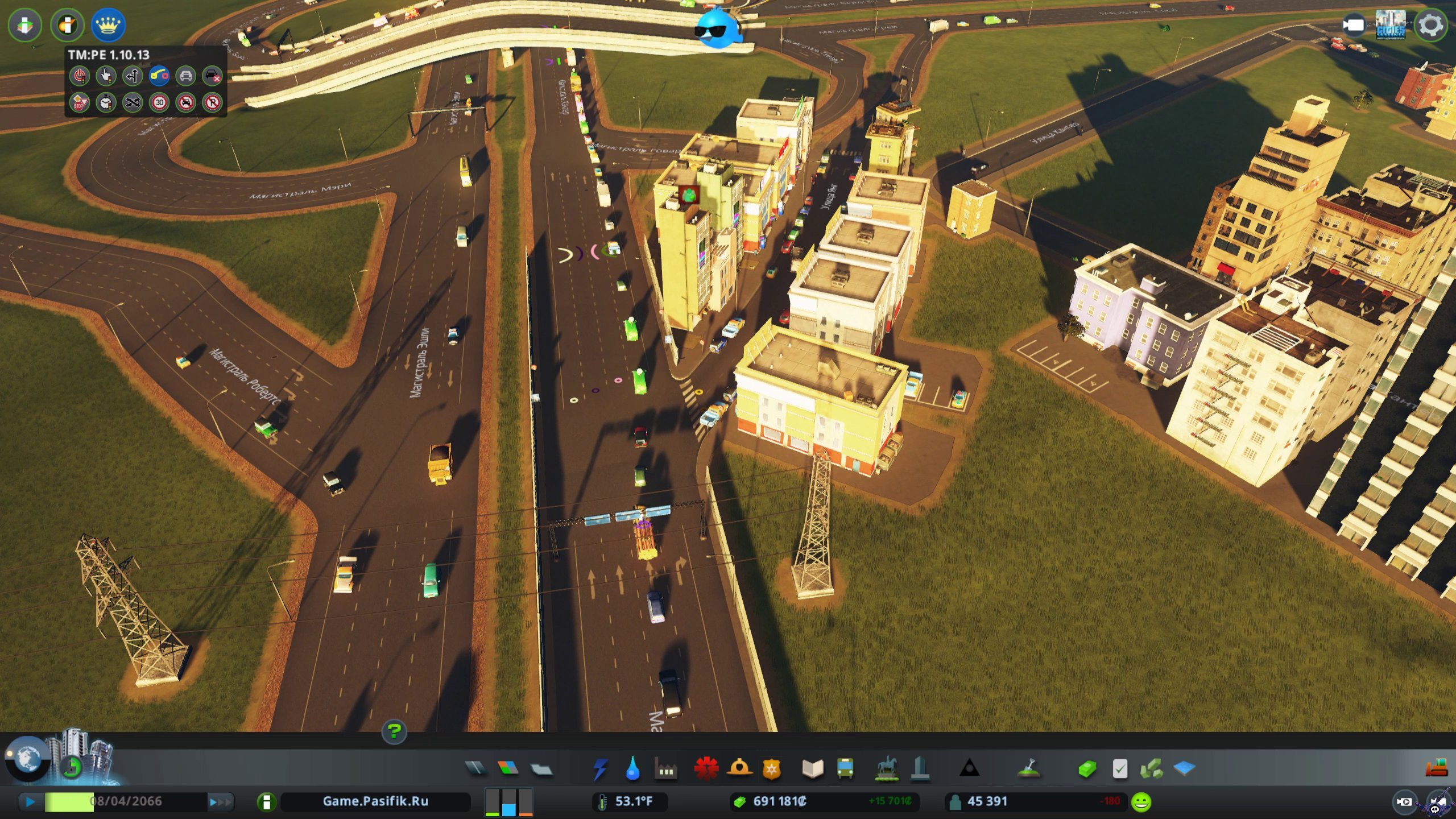
Task: Choose the TM:PE parking restrictions tool
Action: point(212,103)
